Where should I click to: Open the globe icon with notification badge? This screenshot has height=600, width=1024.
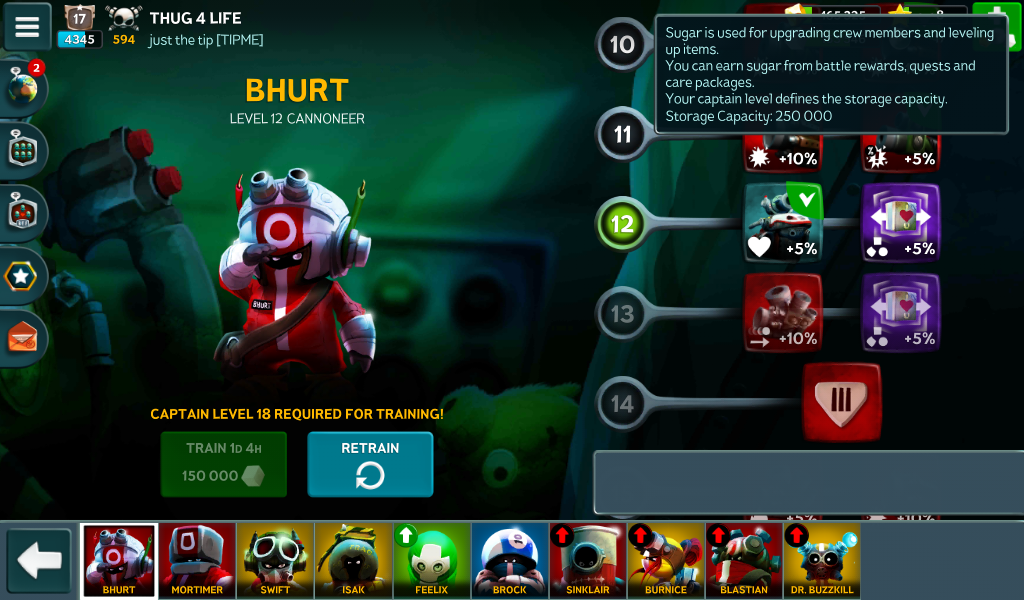[23, 90]
